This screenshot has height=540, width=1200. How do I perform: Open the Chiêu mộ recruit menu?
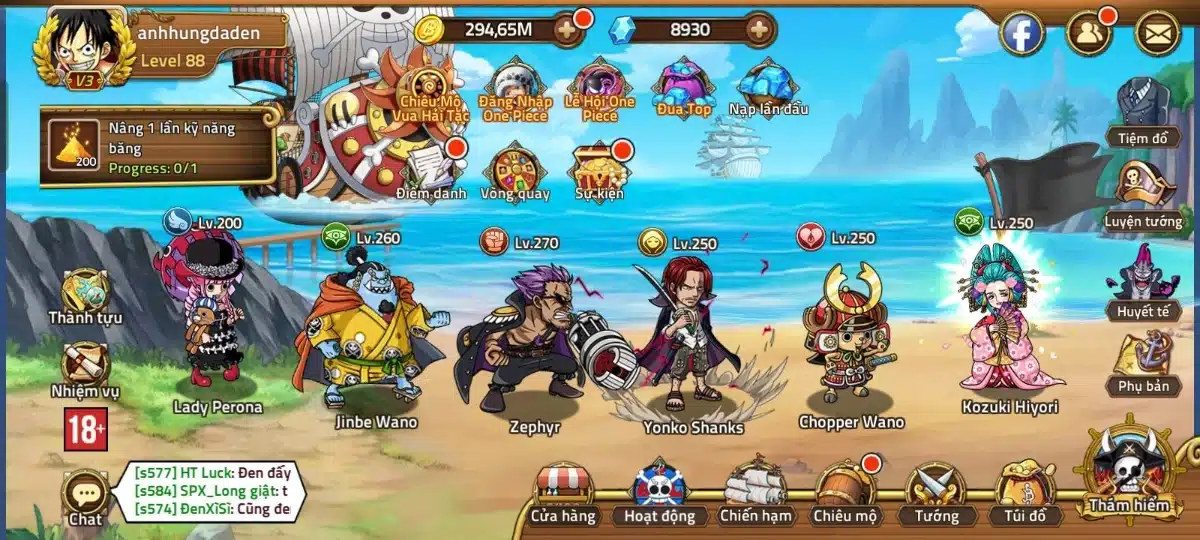(846, 491)
